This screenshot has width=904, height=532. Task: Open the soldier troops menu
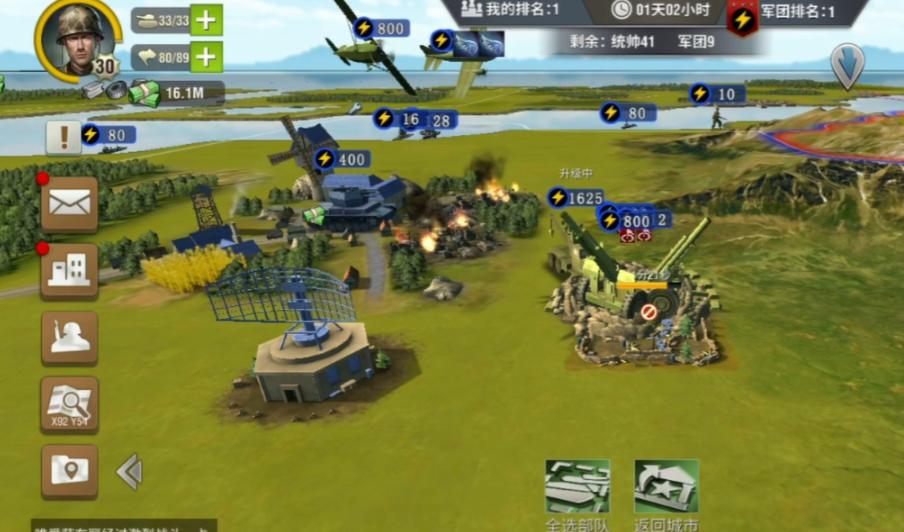point(69,338)
